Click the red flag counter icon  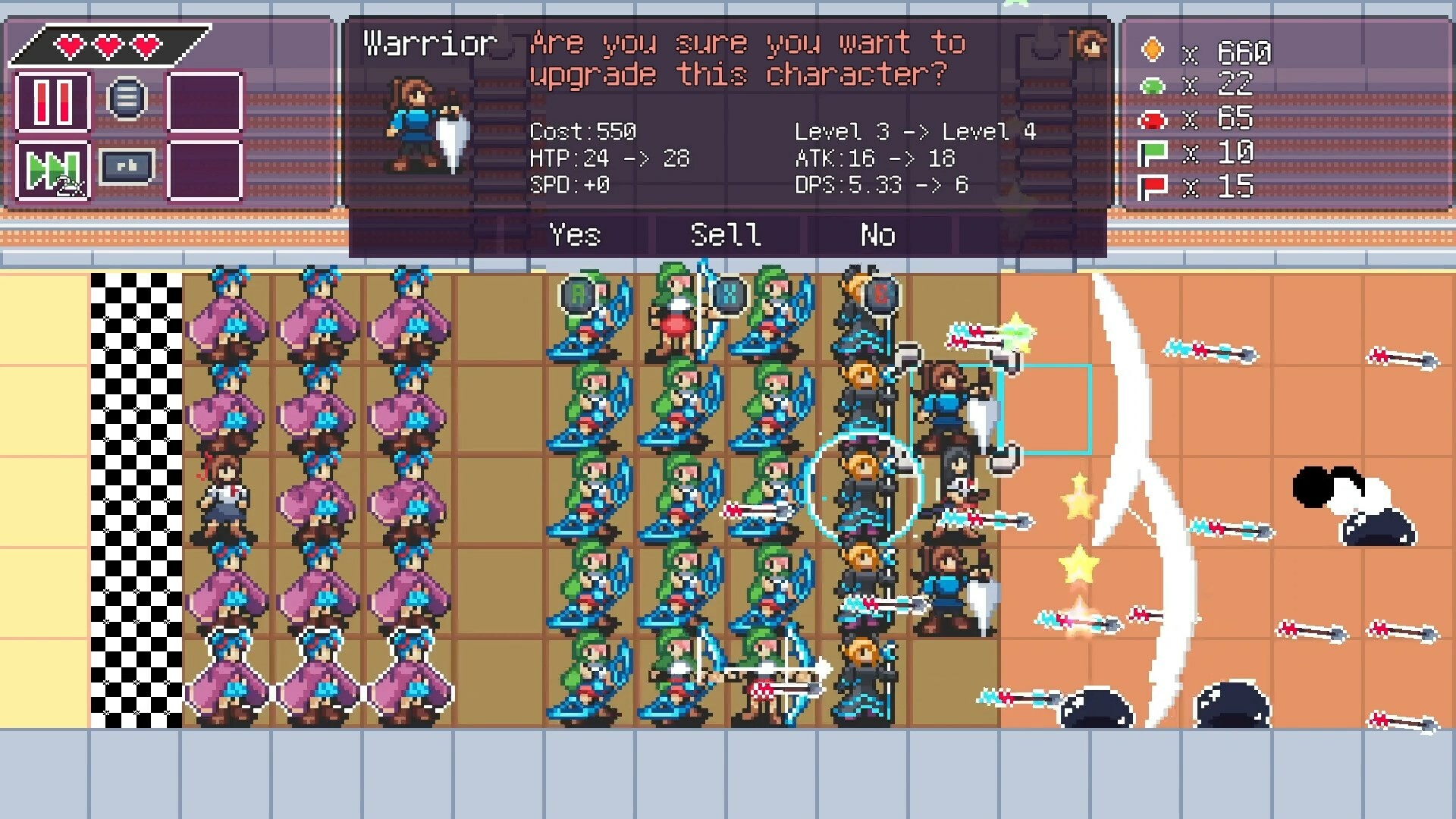click(1155, 187)
